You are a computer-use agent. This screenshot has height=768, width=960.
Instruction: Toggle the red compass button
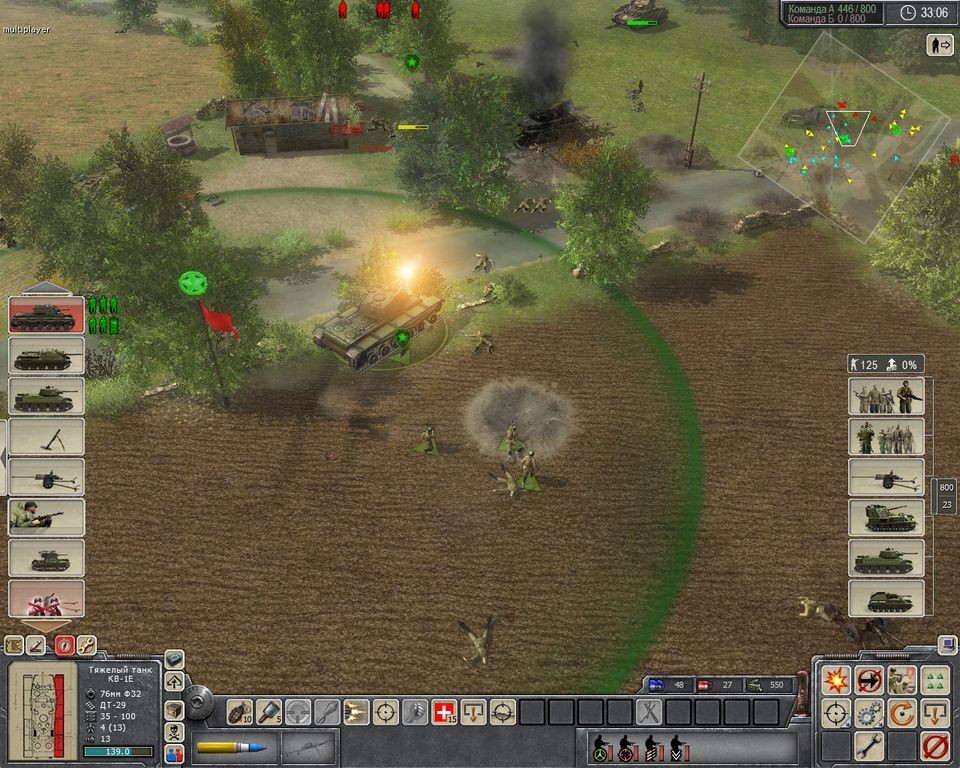tap(64, 645)
